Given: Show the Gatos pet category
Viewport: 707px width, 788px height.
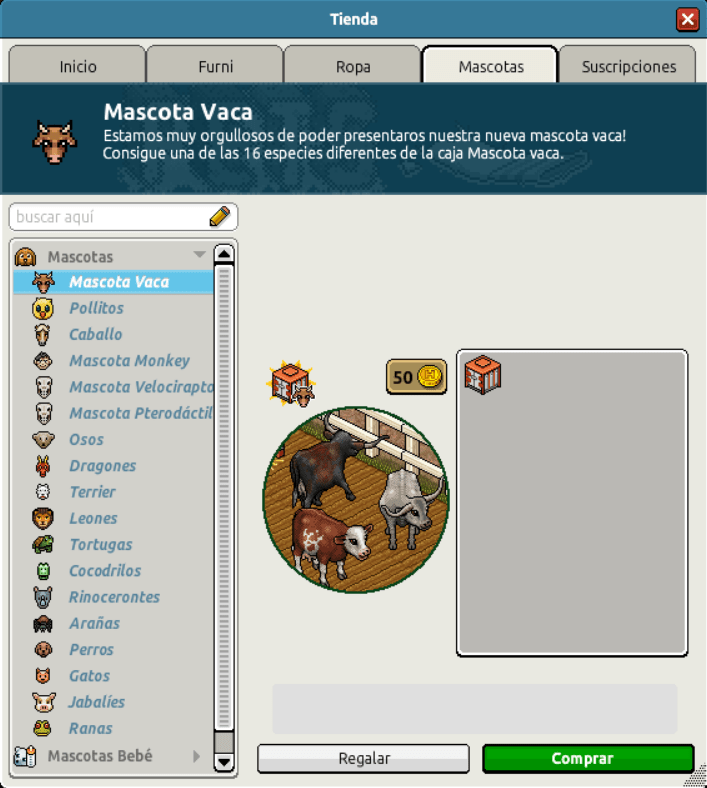Looking at the screenshot, I should tap(90, 676).
